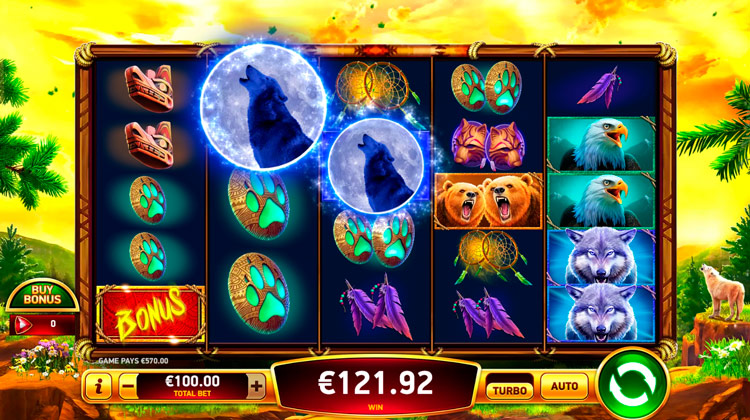750x420 pixels.
Task: Increase total bet with plus button
Action: click(257, 385)
